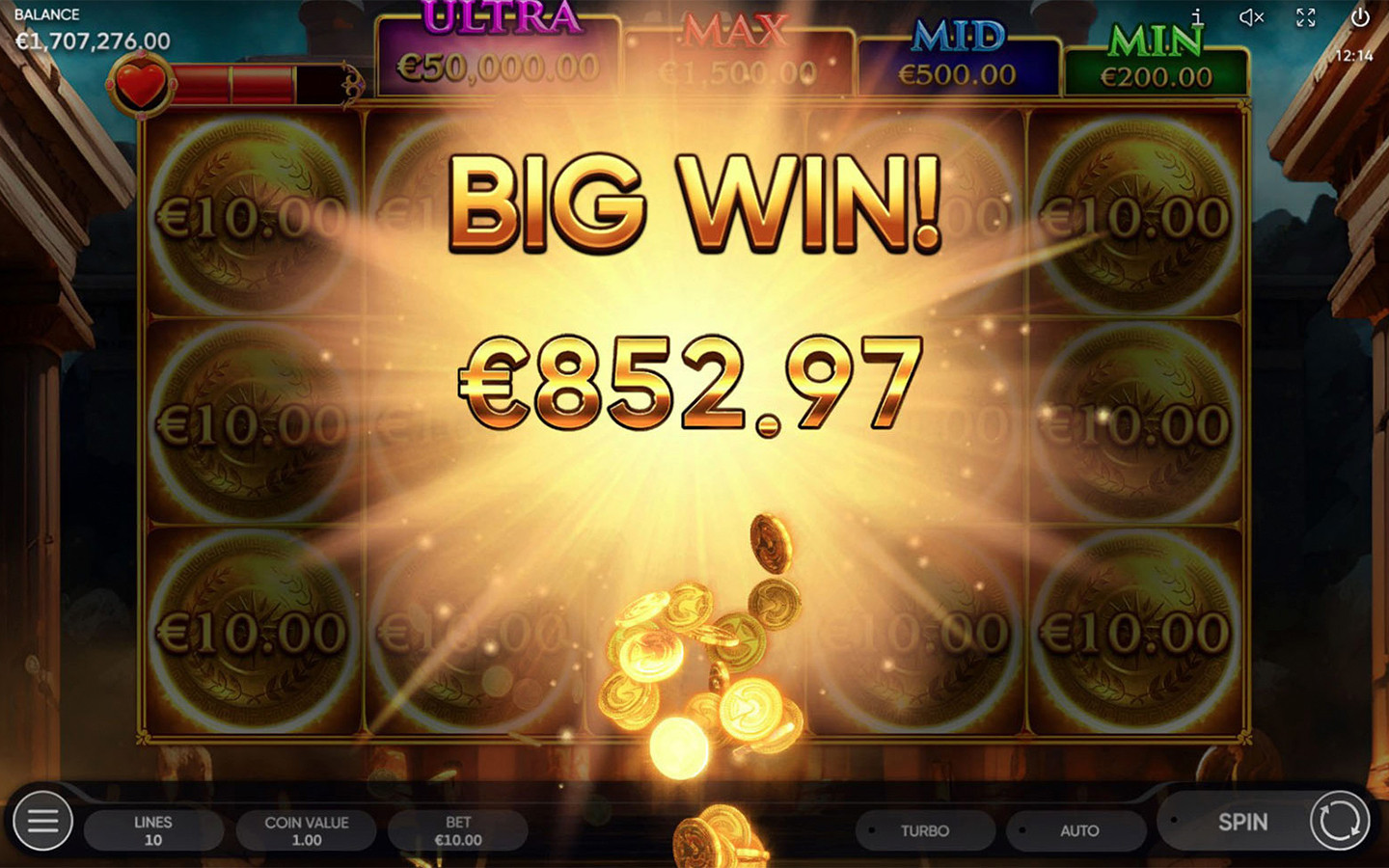Viewport: 1389px width, 868px height.
Task: Select the ULTRA €50,000.00 jackpot banner
Action: pyautogui.click(x=498, y=46)
